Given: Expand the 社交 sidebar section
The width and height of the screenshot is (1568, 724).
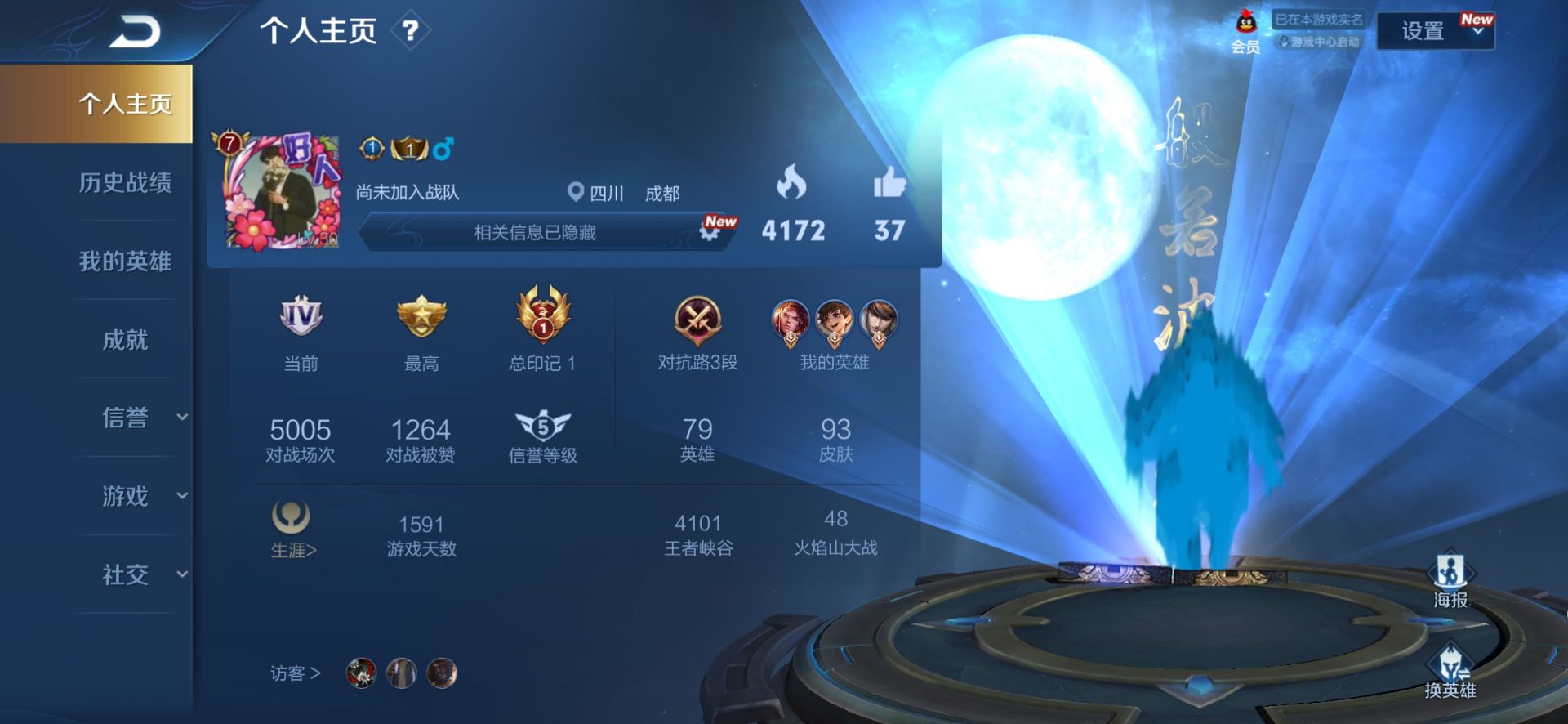Looking at the screenshot, I should point(127,575).
